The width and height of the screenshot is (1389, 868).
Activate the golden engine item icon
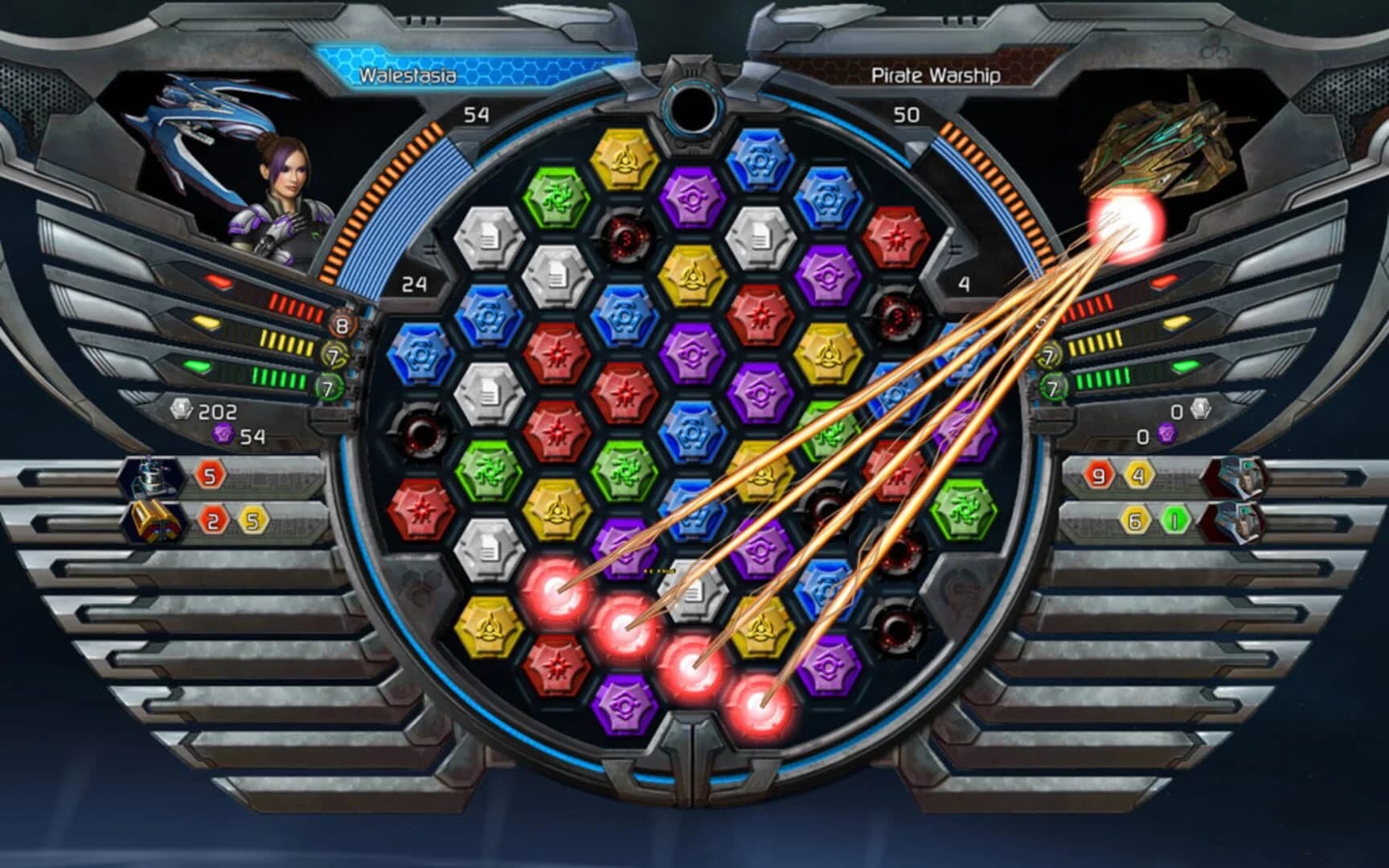(154, 521)
